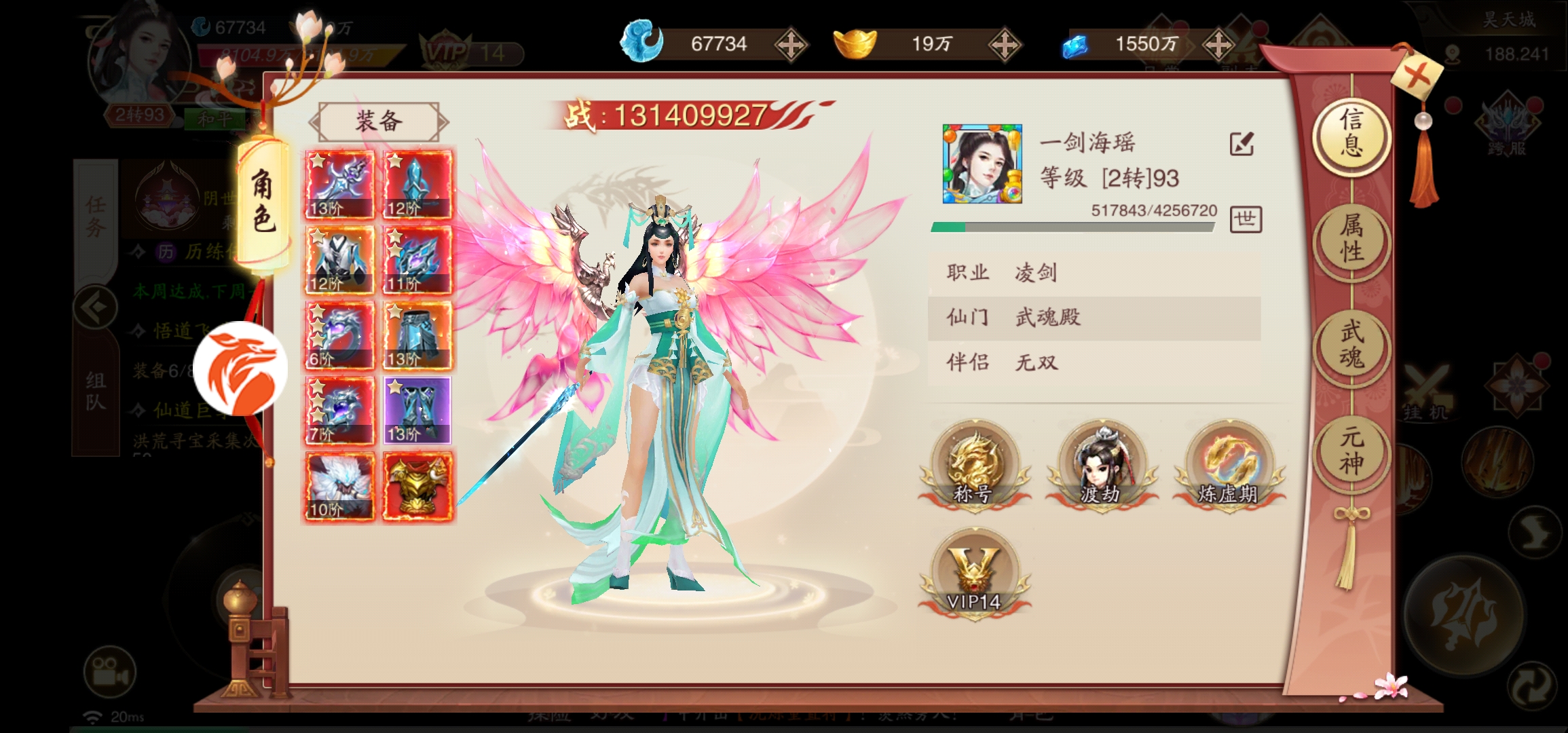Select the 角色 lantern tab
1568x733 pixels.
(x=264, y=202)
